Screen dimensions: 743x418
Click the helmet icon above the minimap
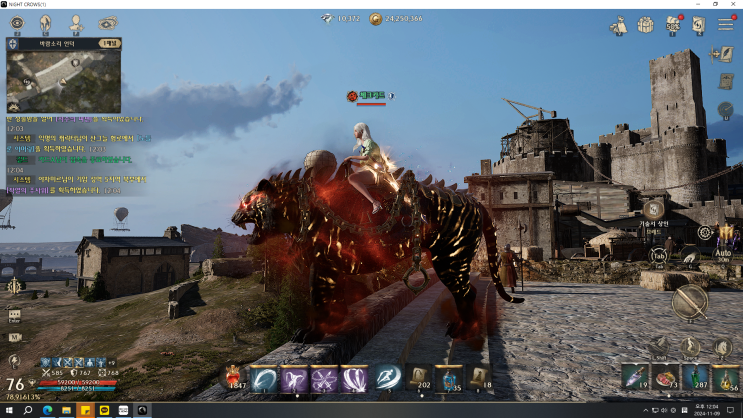point(46,22)
